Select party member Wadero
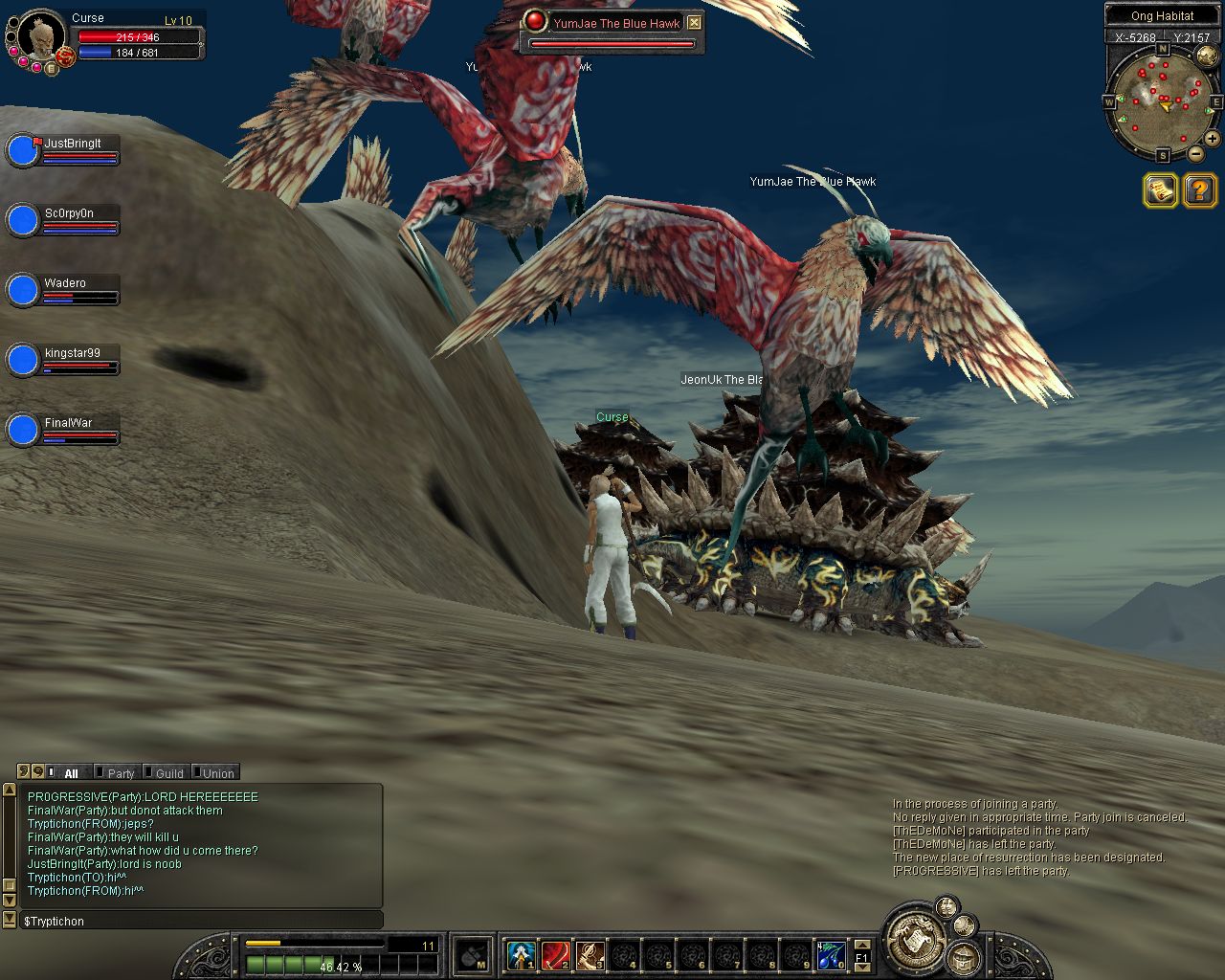1225x980 pixels. pos(22,291)
